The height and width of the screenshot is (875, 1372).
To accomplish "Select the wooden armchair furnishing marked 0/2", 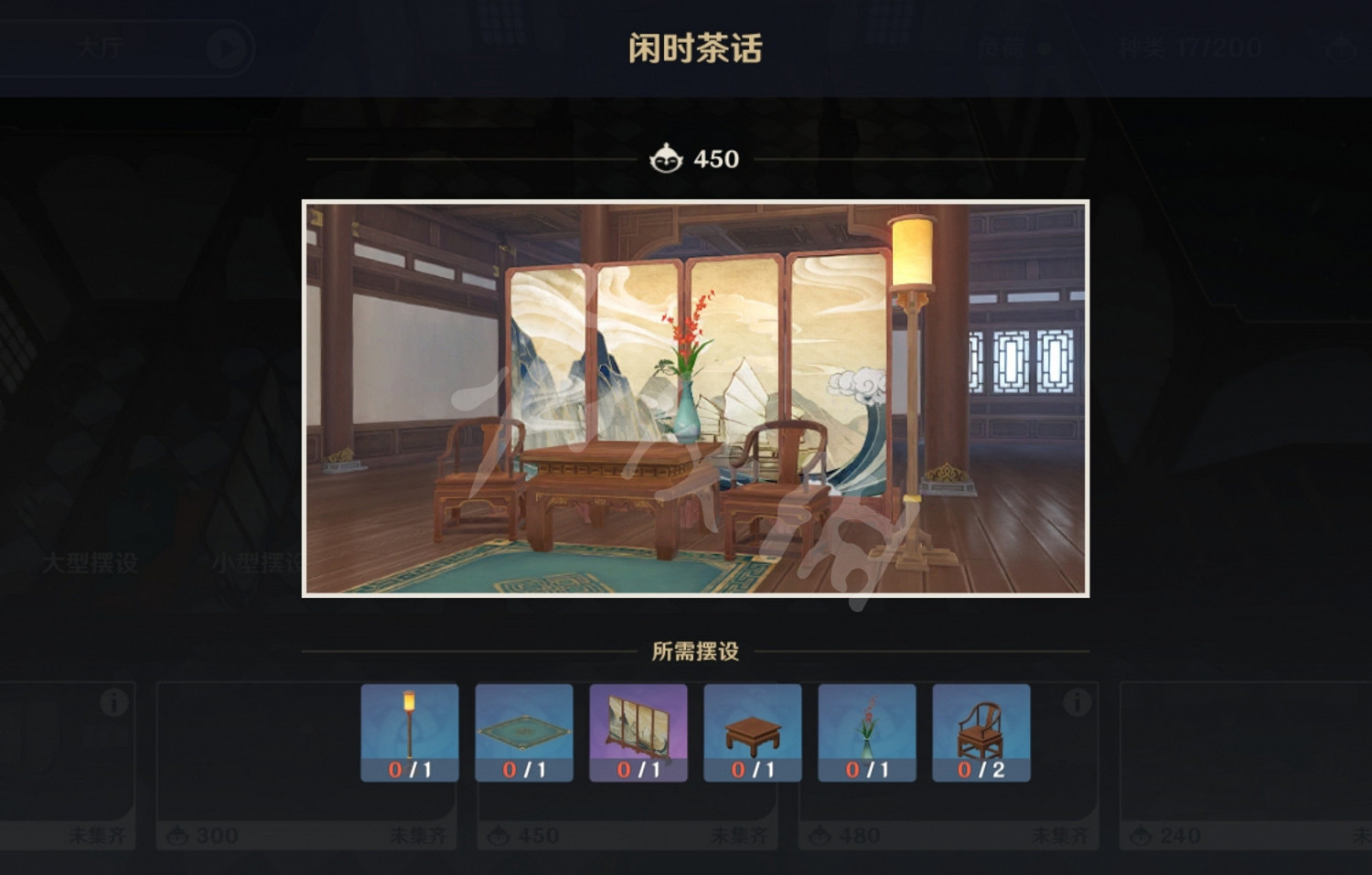I will pos(979,730).
